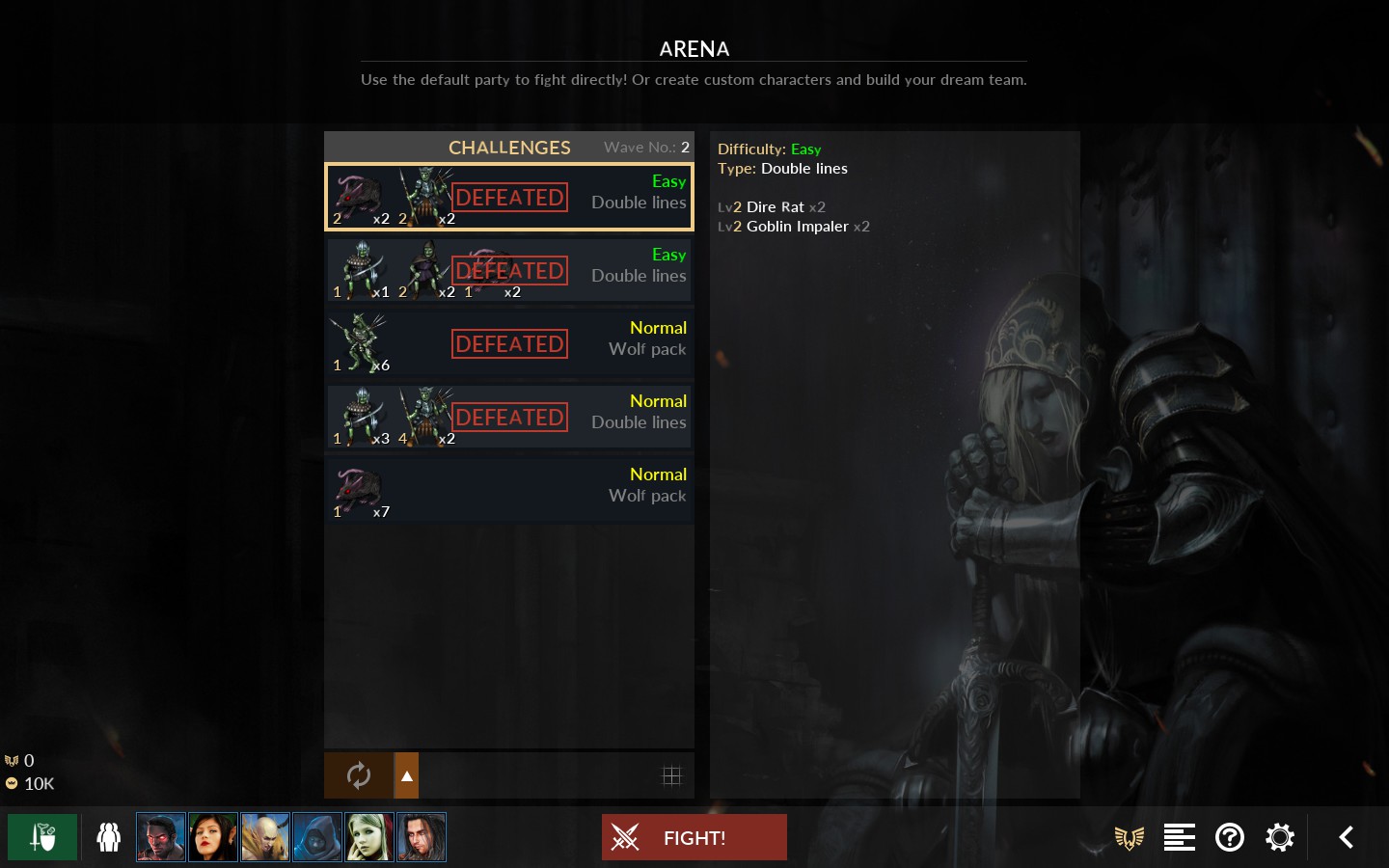
Task: Pick the blue hooded figure portrait
Action: (x=317, y=837)
